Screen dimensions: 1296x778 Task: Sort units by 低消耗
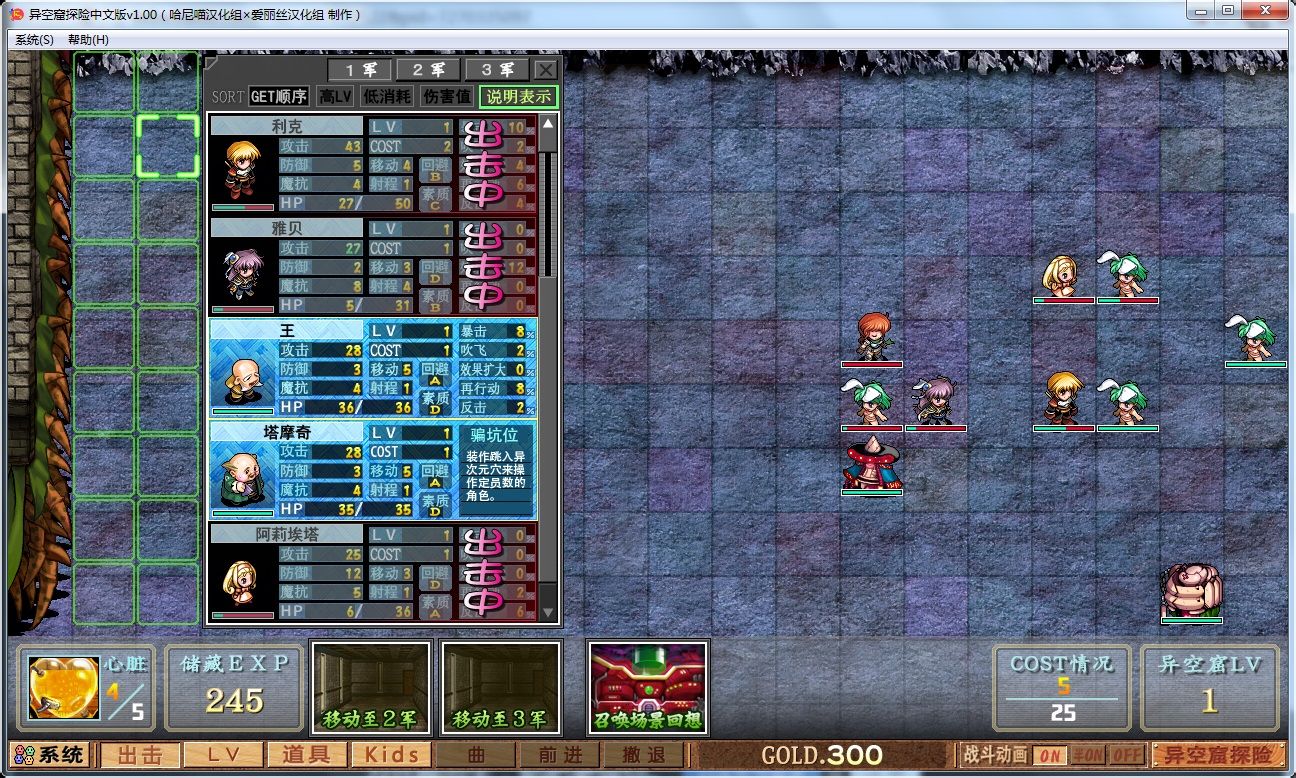387,97
